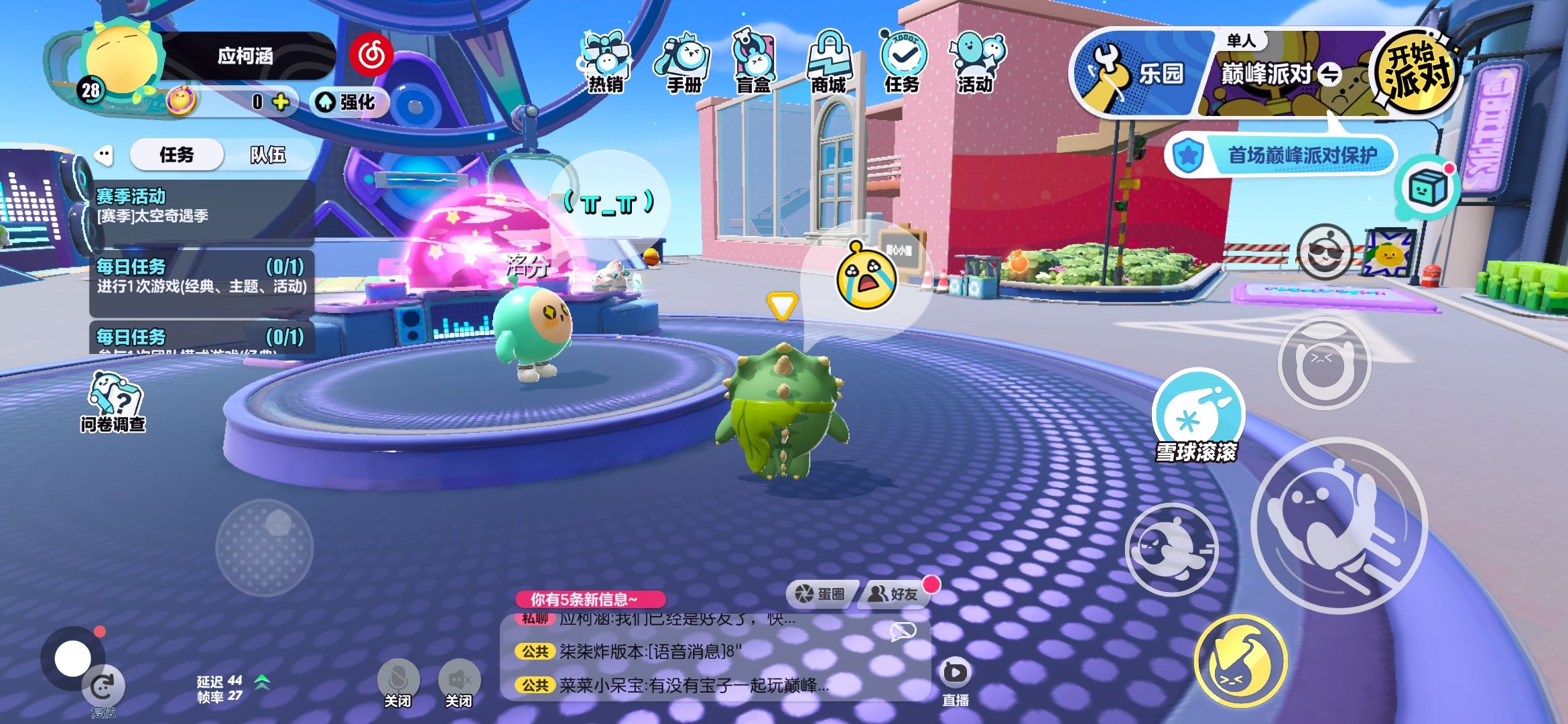Open the 问卷调查 survey
Image resolution: width=1568 pixels, height=724 pixels.
[x=114, y=402]
